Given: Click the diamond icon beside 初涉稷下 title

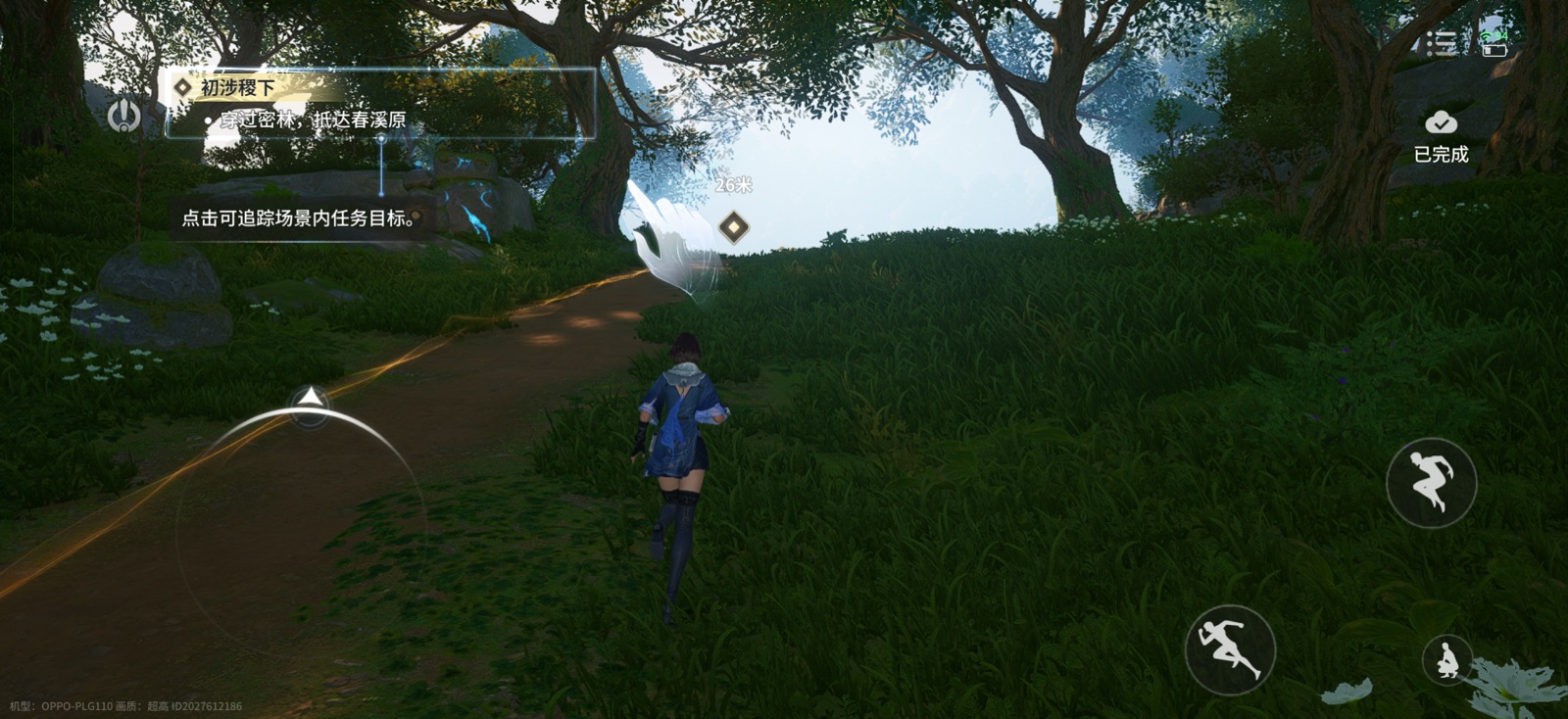Looking at the screenshot, I should point(182,87).
